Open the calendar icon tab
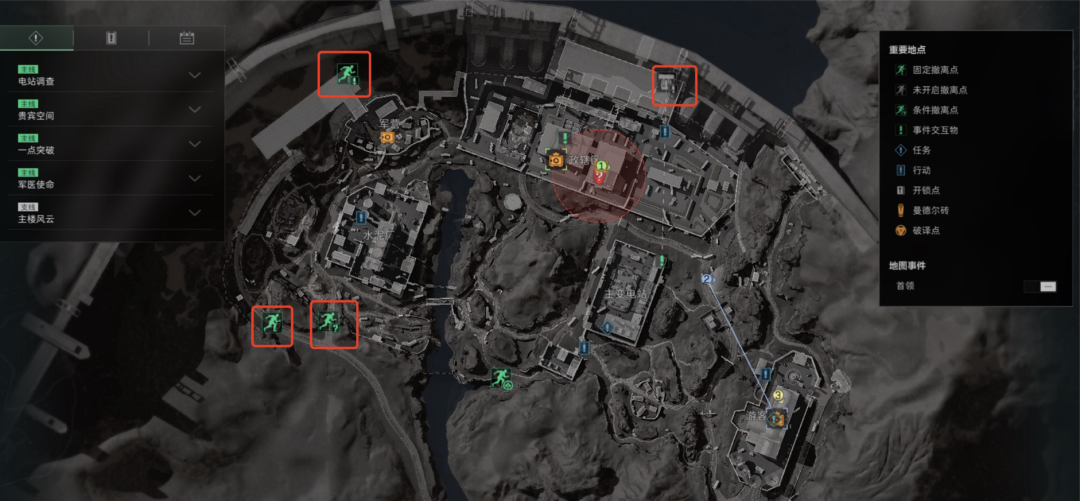Image resolution: width=1080 pixels, height=501 pixels. [x=186, y=38]
